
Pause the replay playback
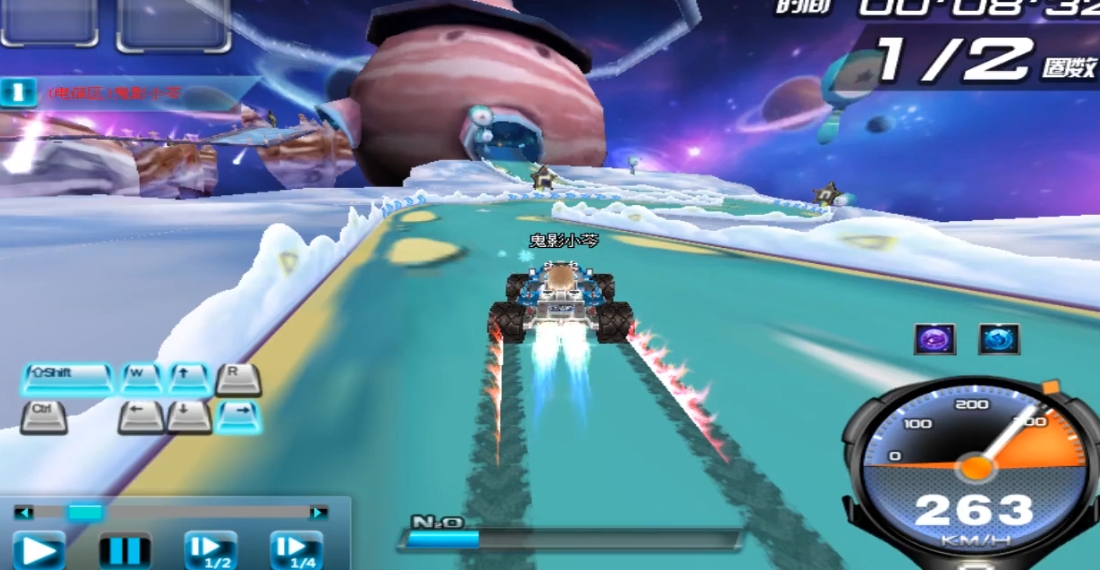[x=125, y=550]
